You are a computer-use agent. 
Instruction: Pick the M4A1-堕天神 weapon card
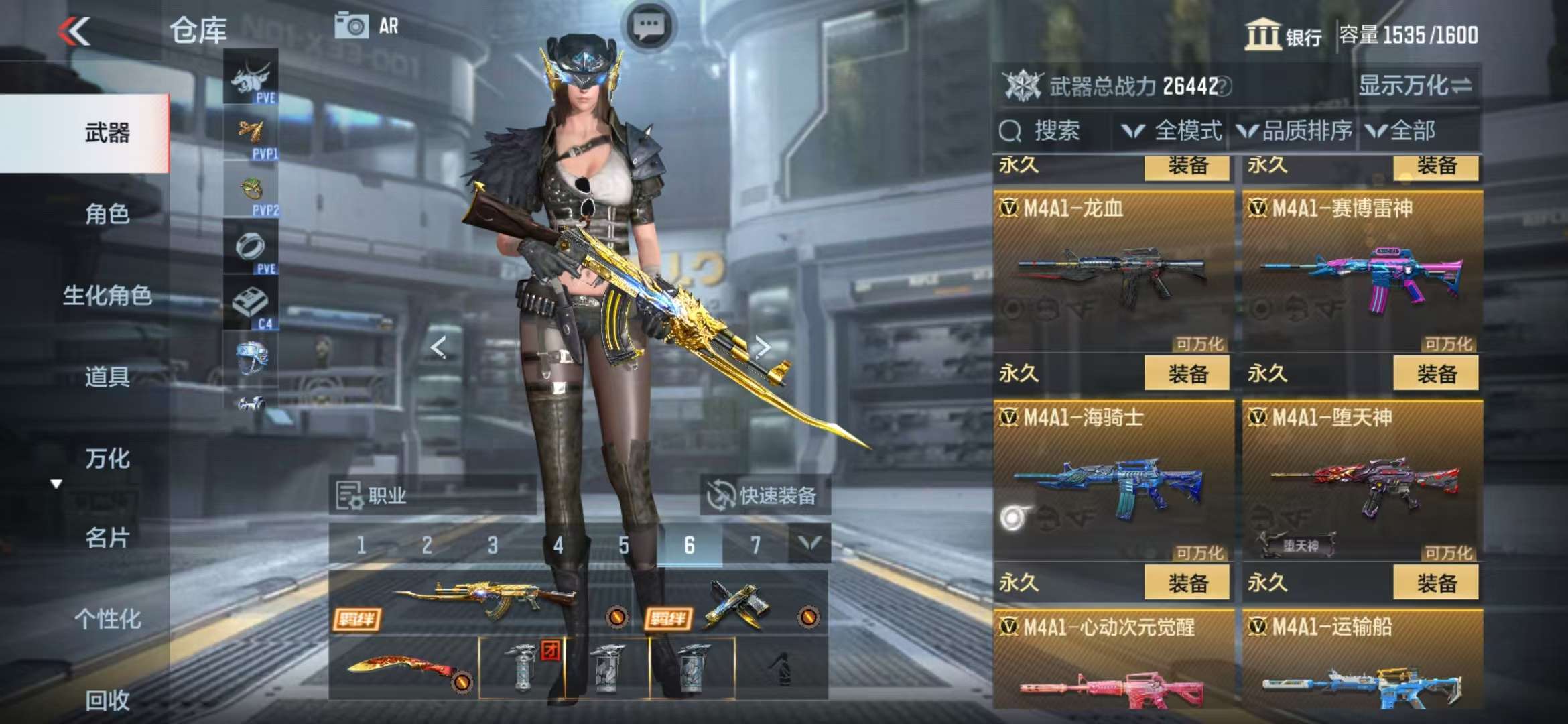pos(1362,481)
